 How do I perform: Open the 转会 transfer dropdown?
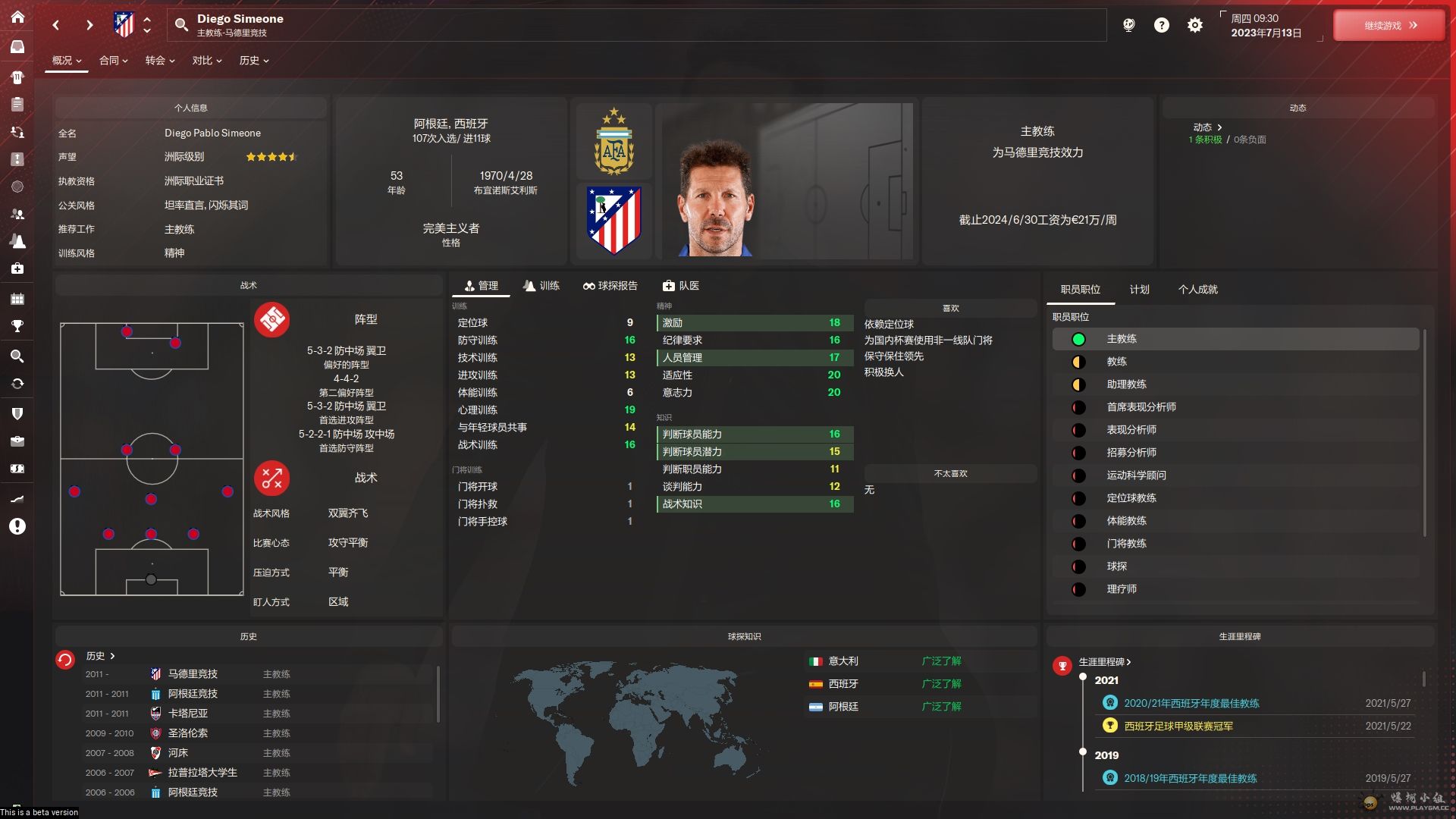pyautogui.click(x=160, y=61)
